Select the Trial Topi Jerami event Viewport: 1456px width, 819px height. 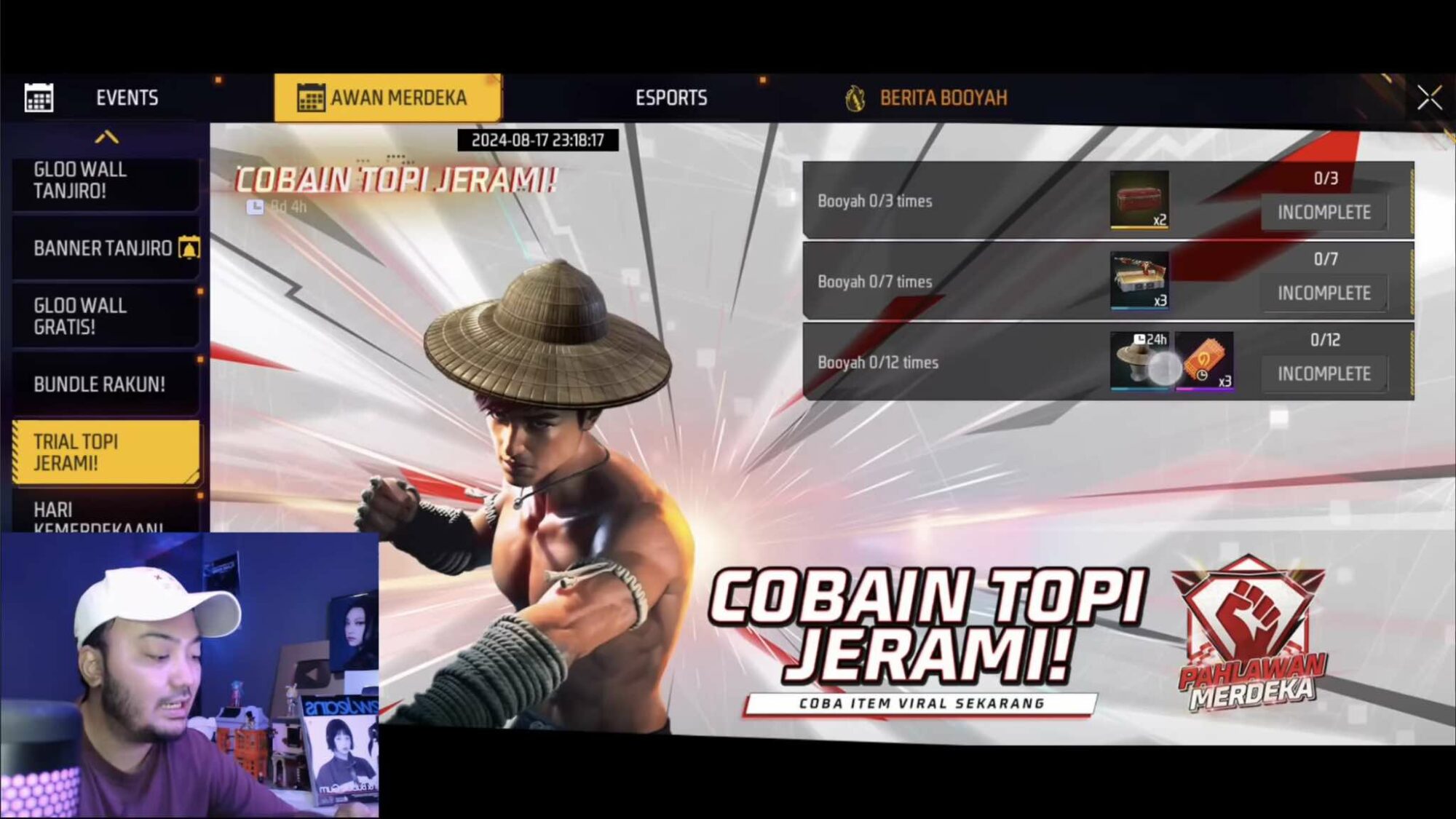pyautogui.click(x=102, y=451)
